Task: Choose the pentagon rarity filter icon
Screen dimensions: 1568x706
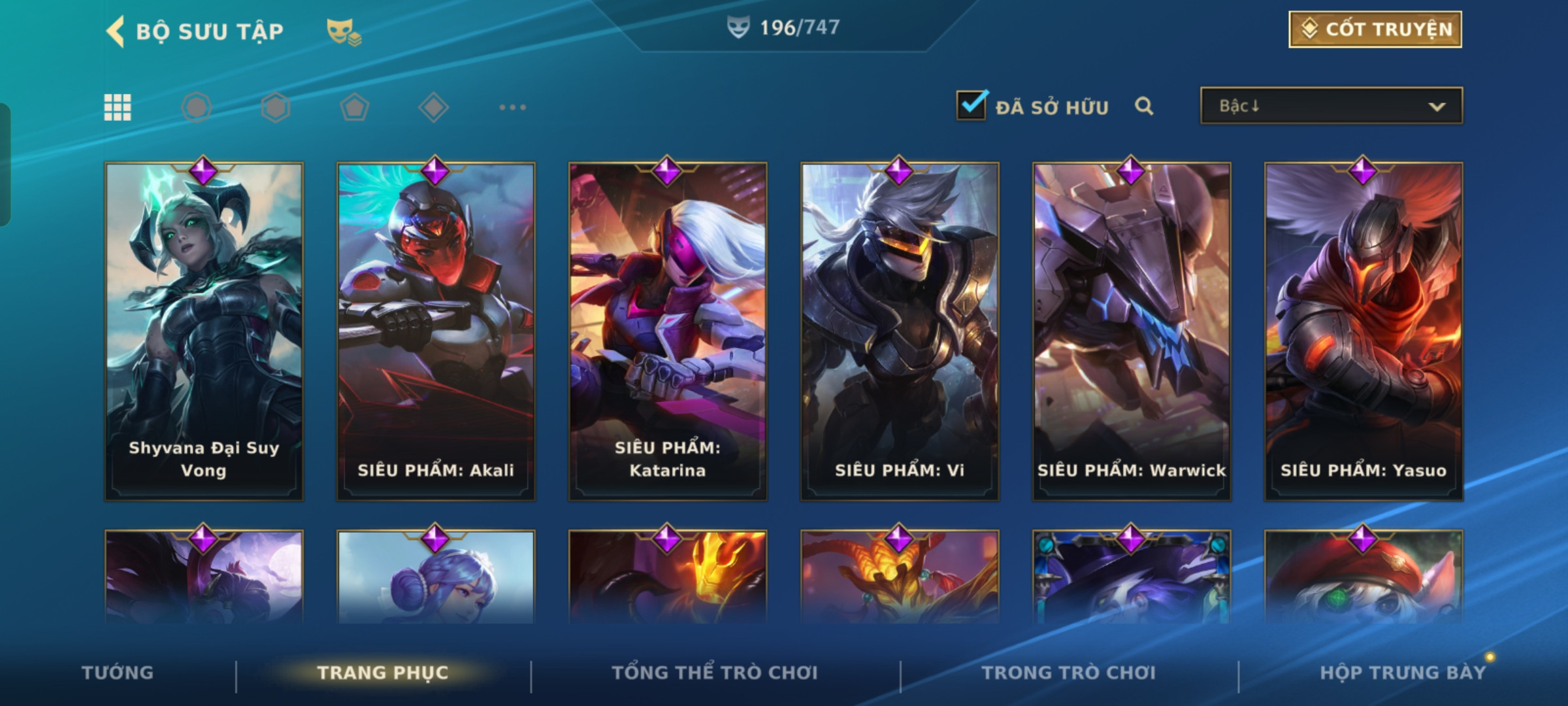Action: tap(354, 107)
